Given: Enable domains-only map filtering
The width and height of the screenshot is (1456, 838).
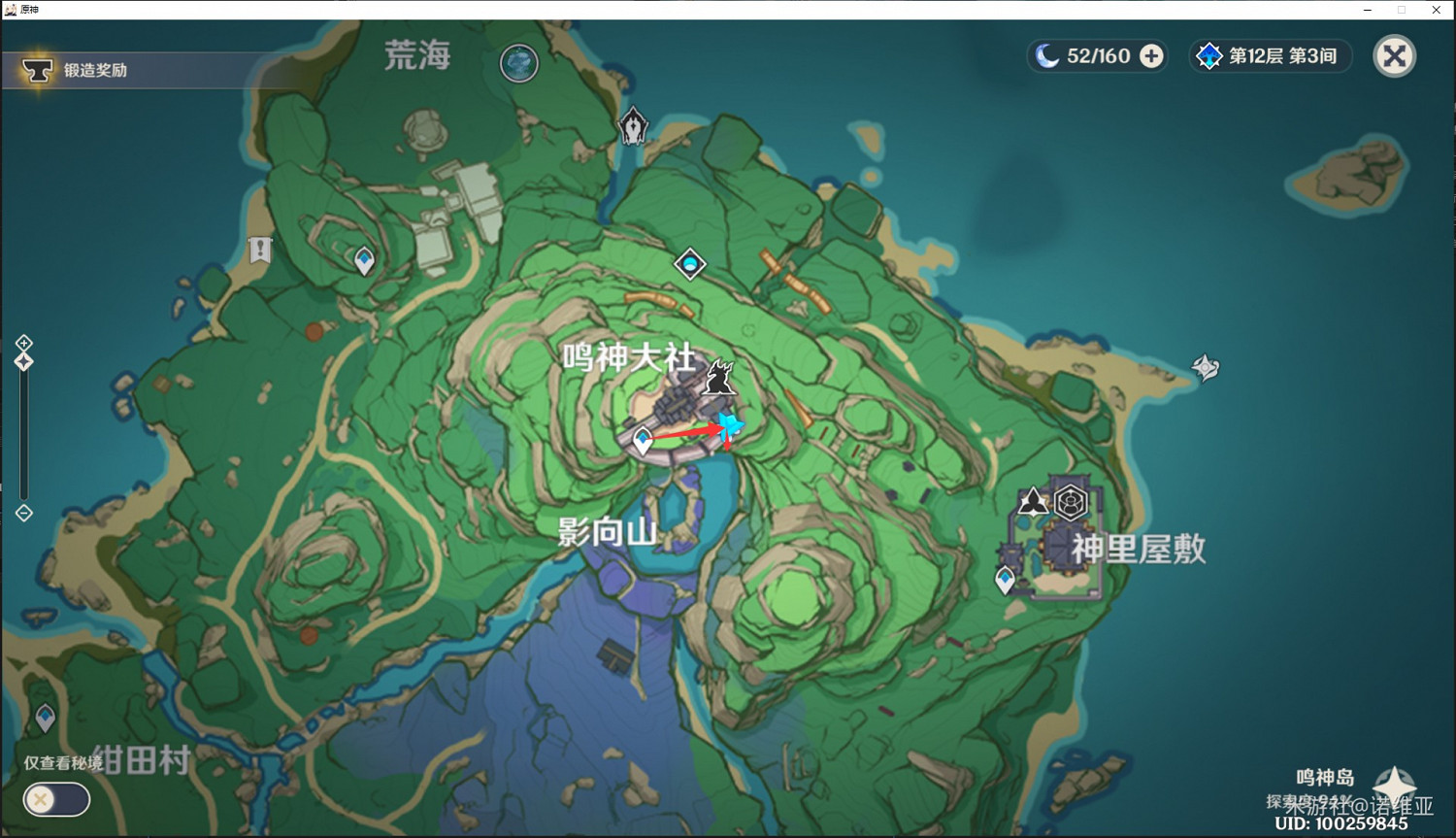Looking at the screenshot, I should 55,799.
